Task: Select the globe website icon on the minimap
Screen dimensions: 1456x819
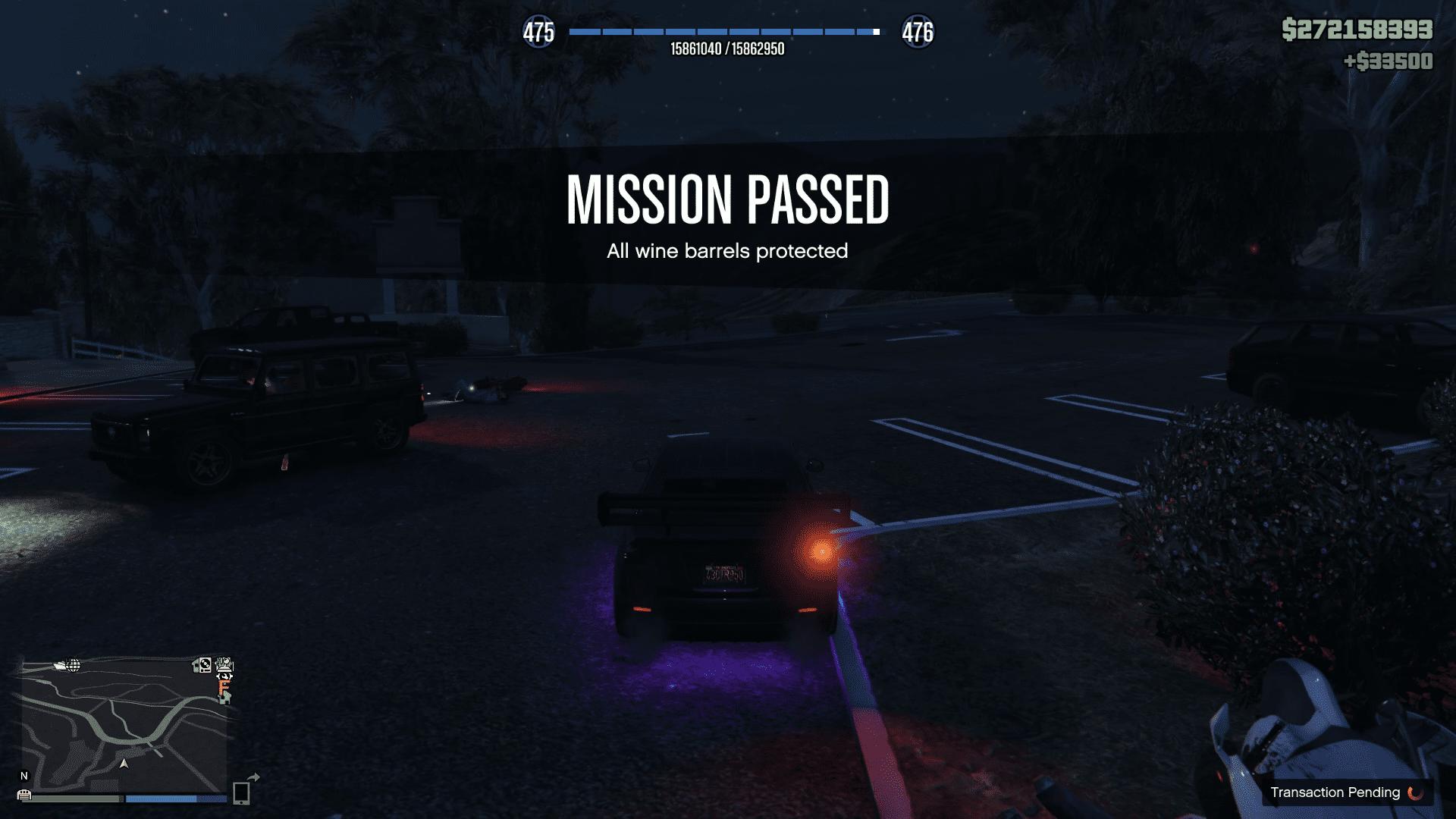Action: tap(73, 665)
